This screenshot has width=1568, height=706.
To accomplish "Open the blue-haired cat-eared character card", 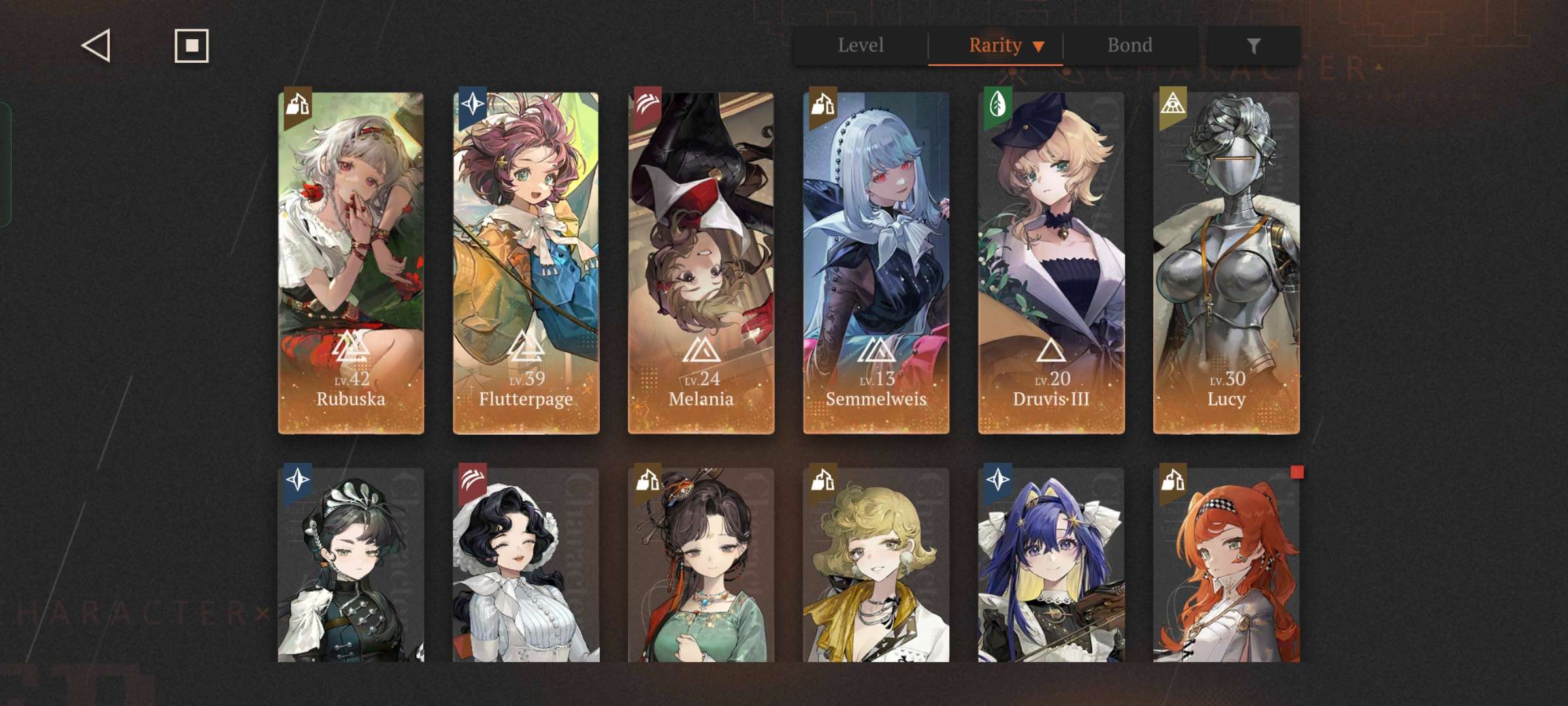I will pos(1051,565).
